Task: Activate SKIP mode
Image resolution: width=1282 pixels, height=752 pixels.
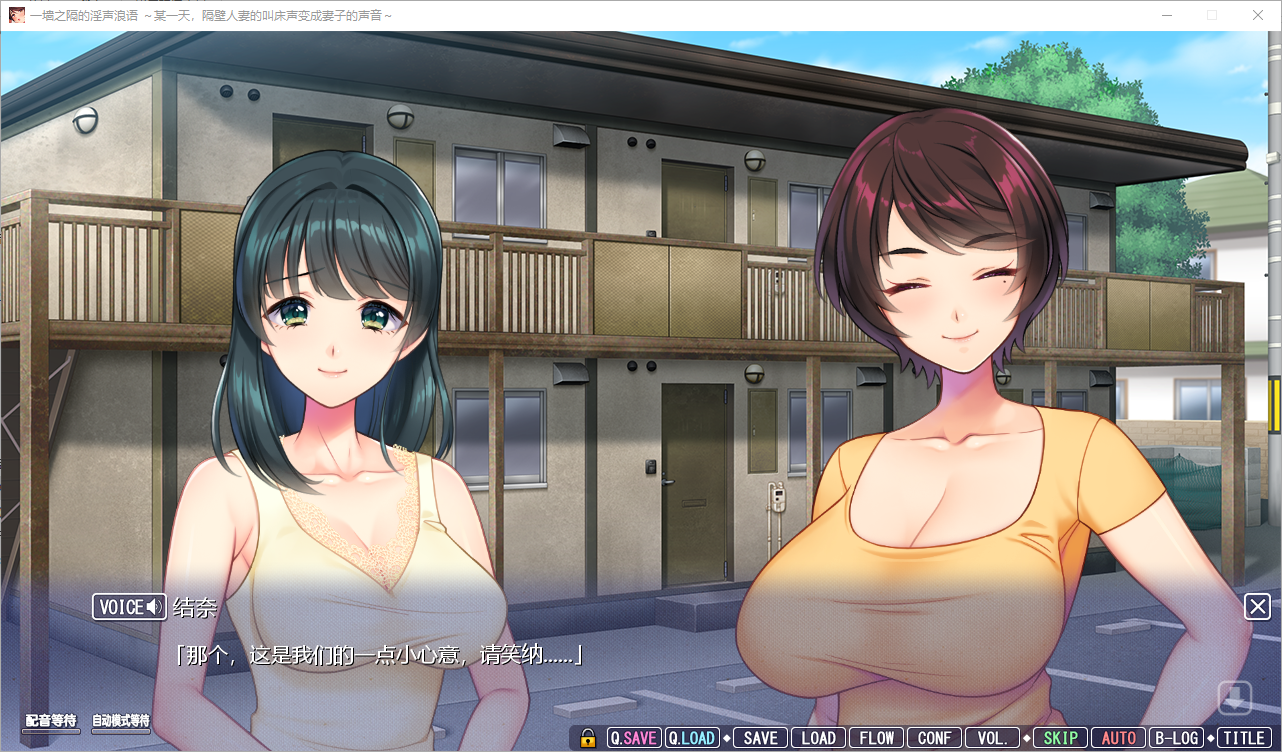Action: 1060,738
